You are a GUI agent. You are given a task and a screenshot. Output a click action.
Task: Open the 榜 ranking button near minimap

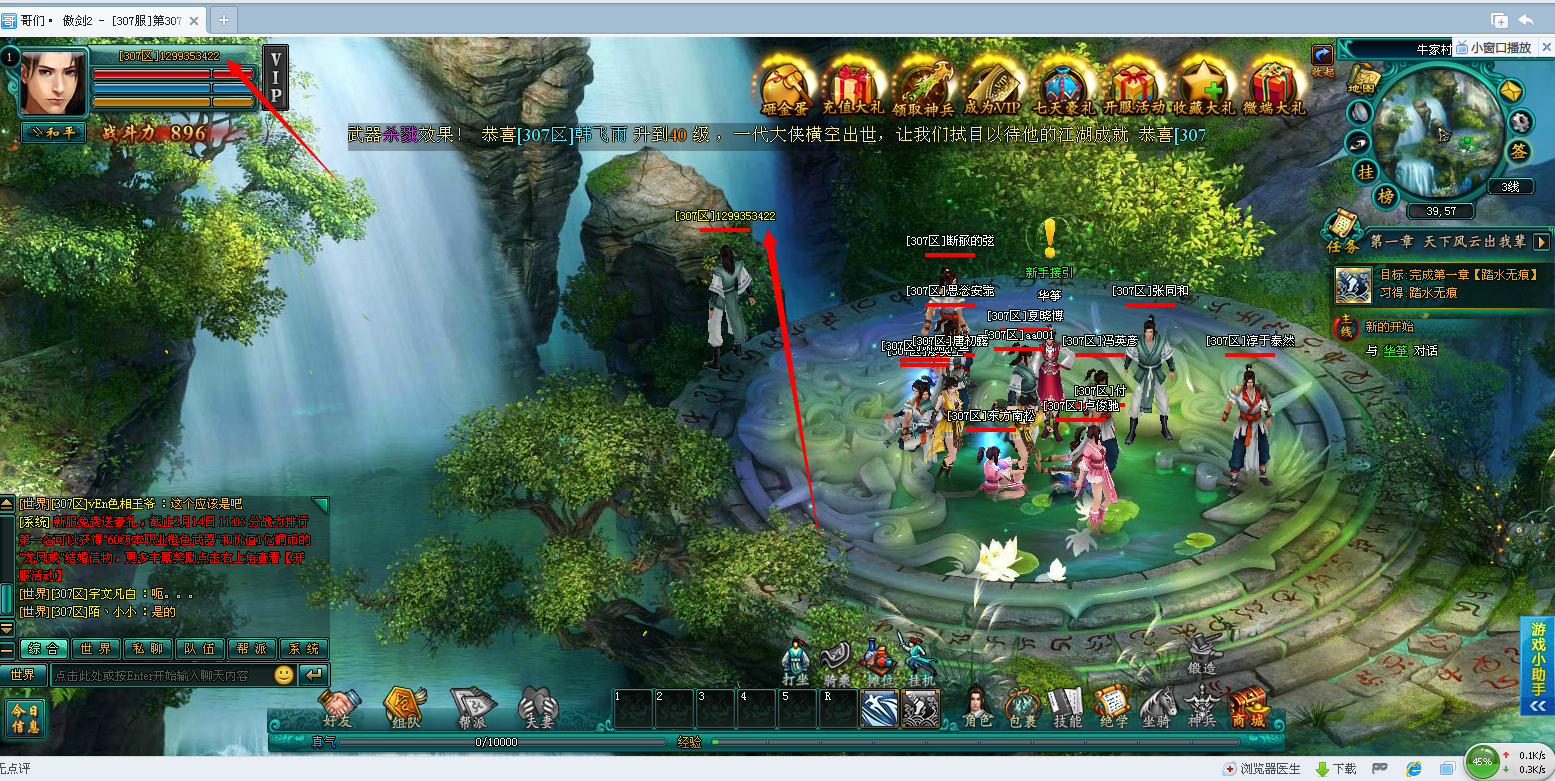[x=1385, y=196]
